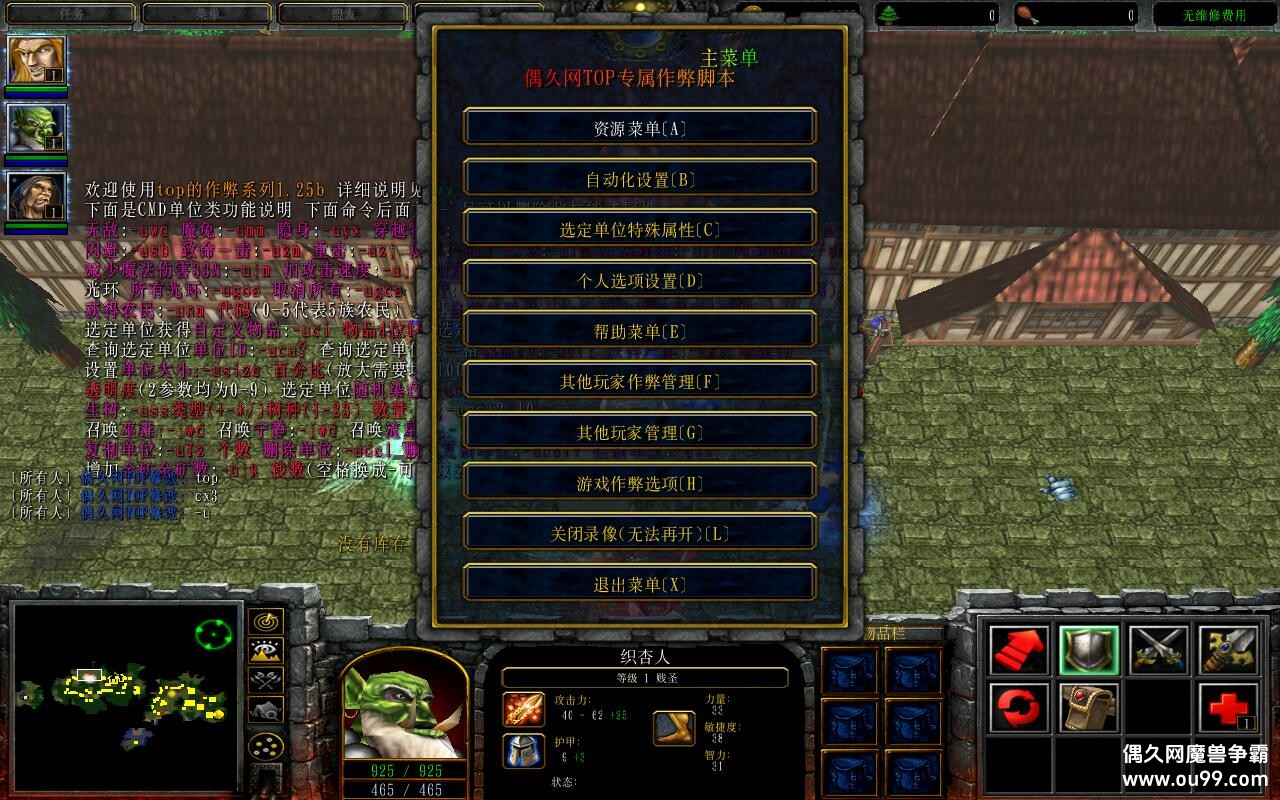The width and height of the screenshot is (1280, 800).
Task: Open 游戏作弊选项[H] game cheat options
Action: click(640, 483)
